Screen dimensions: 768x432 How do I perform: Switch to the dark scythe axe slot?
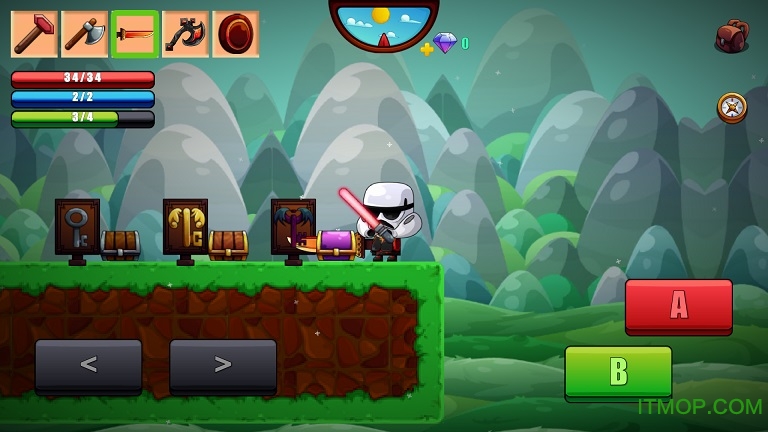pos(185,34)
